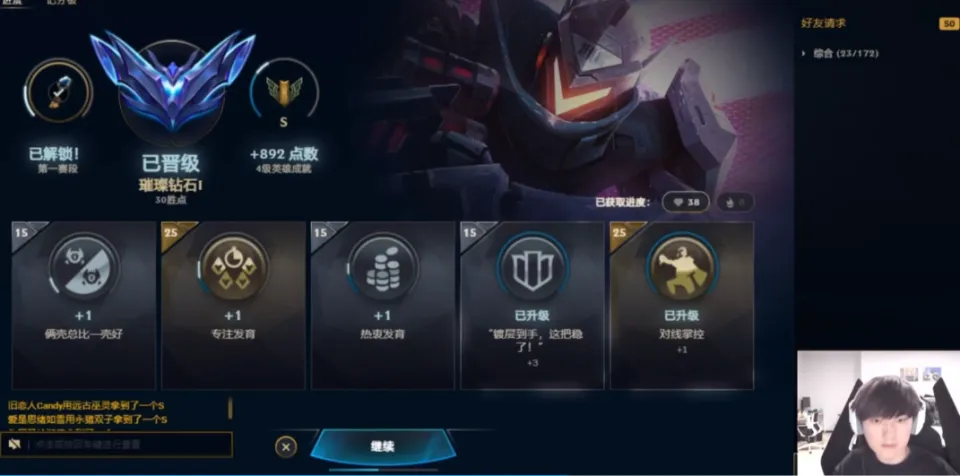Click the dimmed flame progress pill

[735, 202]
